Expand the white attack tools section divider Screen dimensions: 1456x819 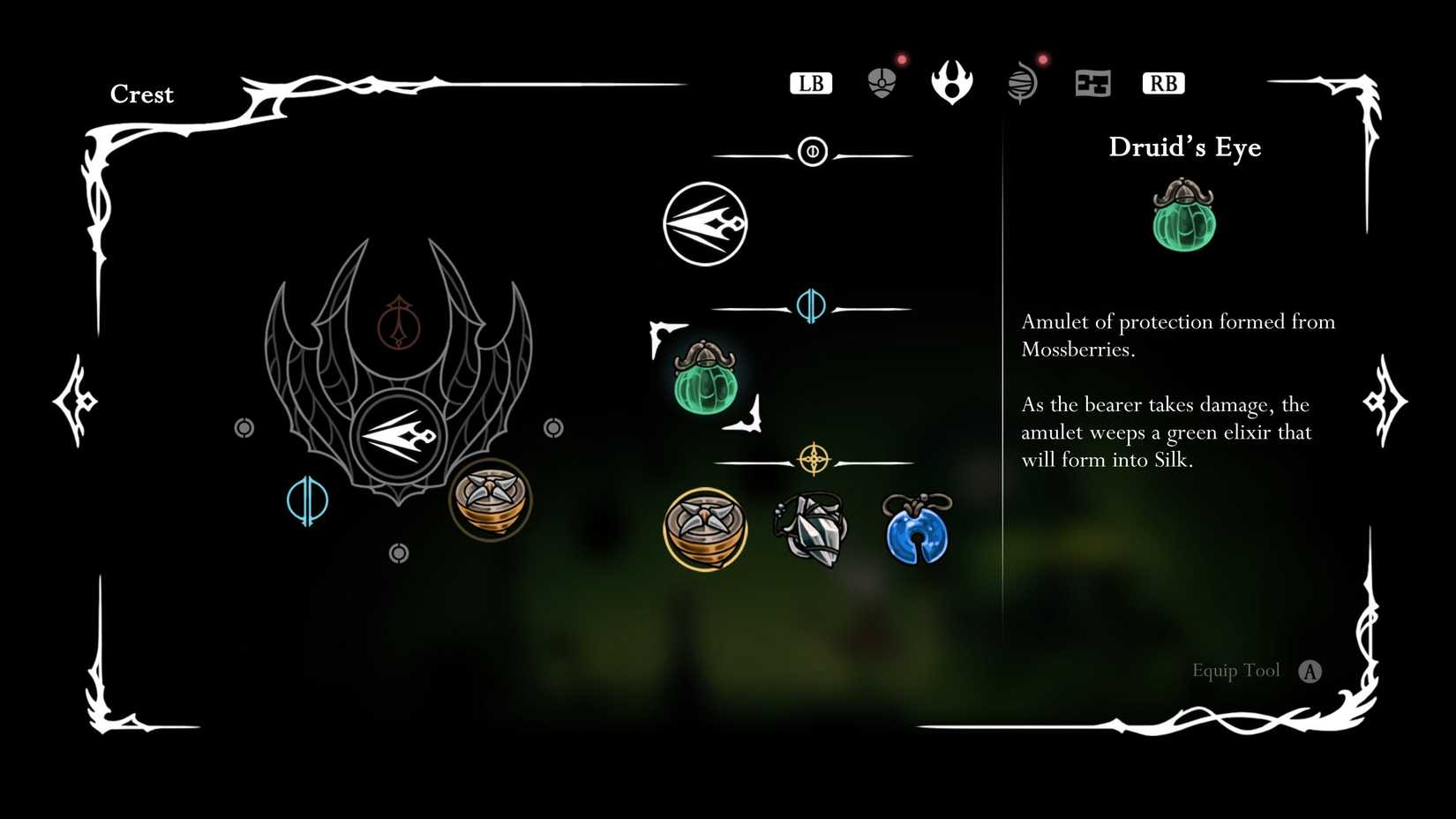click(x=812, y=151)
